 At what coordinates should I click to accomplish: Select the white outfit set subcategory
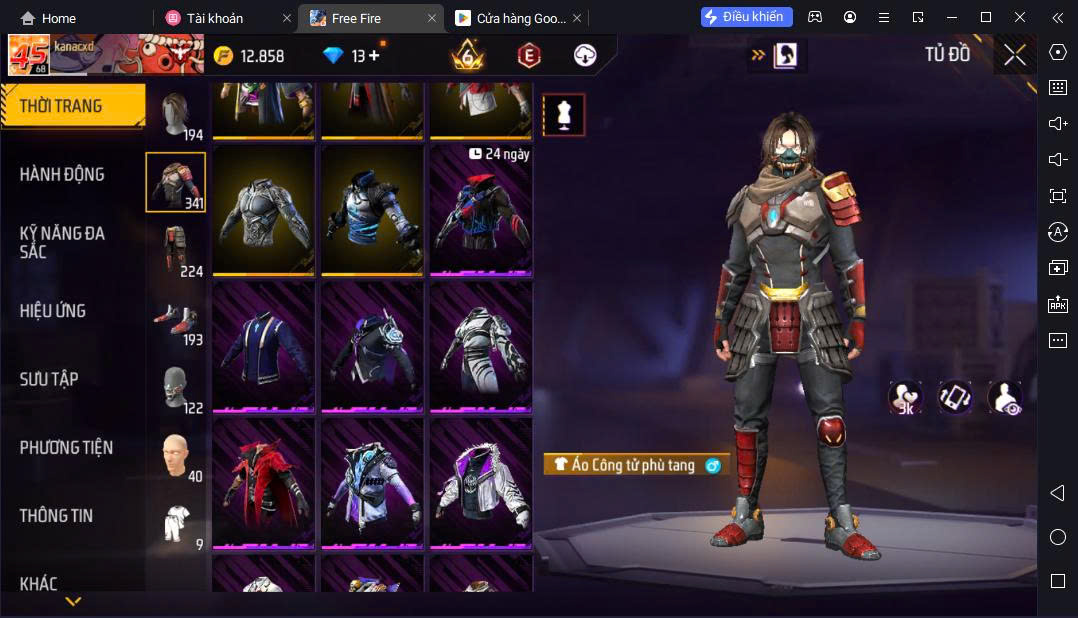tap(177, 524)
